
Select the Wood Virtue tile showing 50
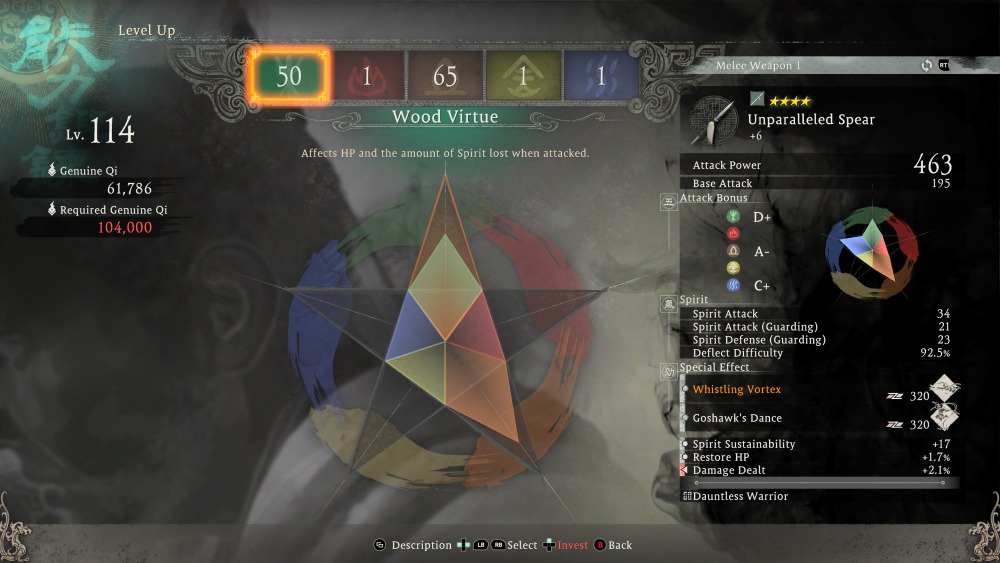pyautogui.click(x=289, y=76)
